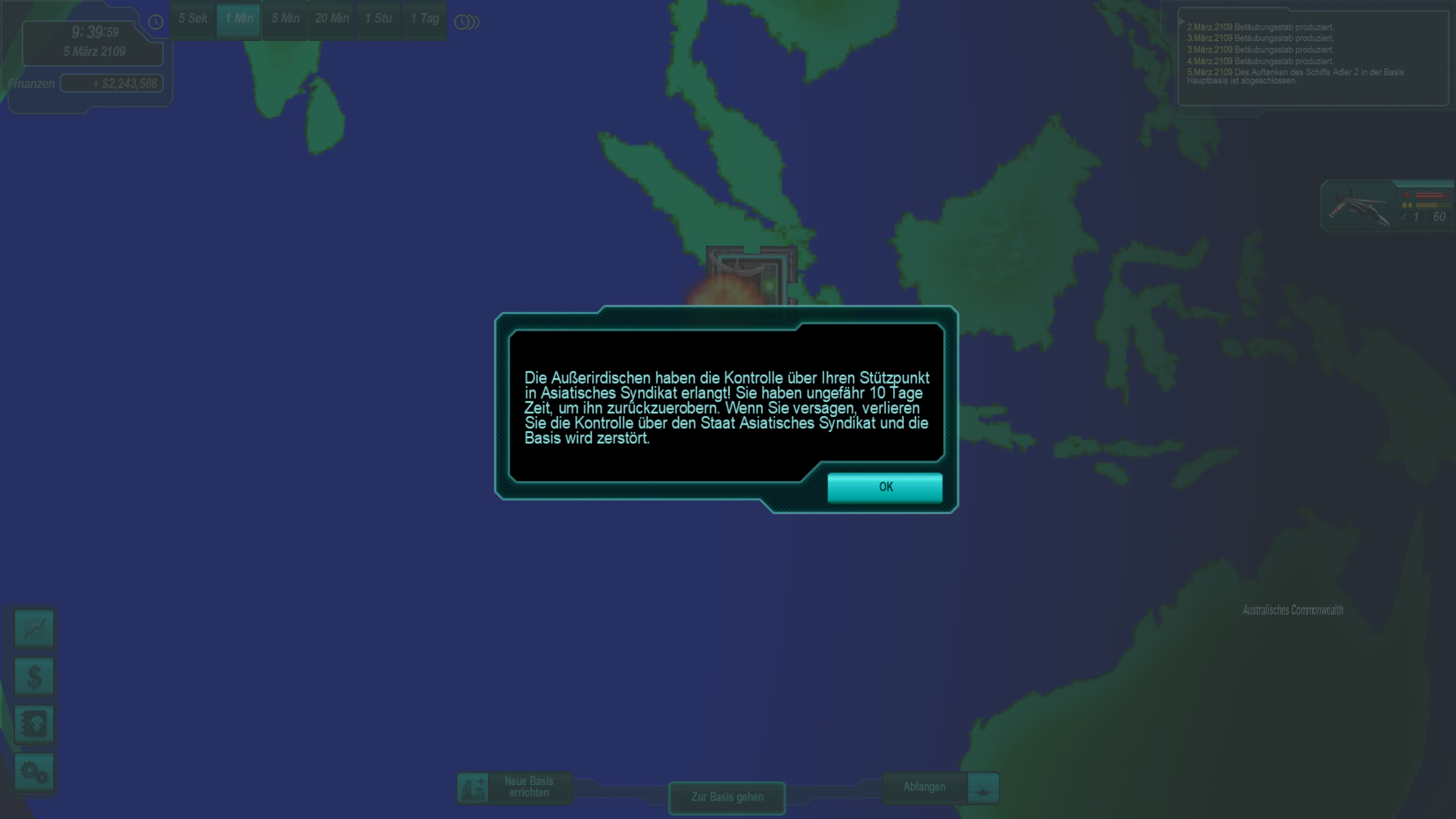Click Neue Basis errichten button
The height and width of the screenshot is (819, 1456).
click(x=515, y=788)
